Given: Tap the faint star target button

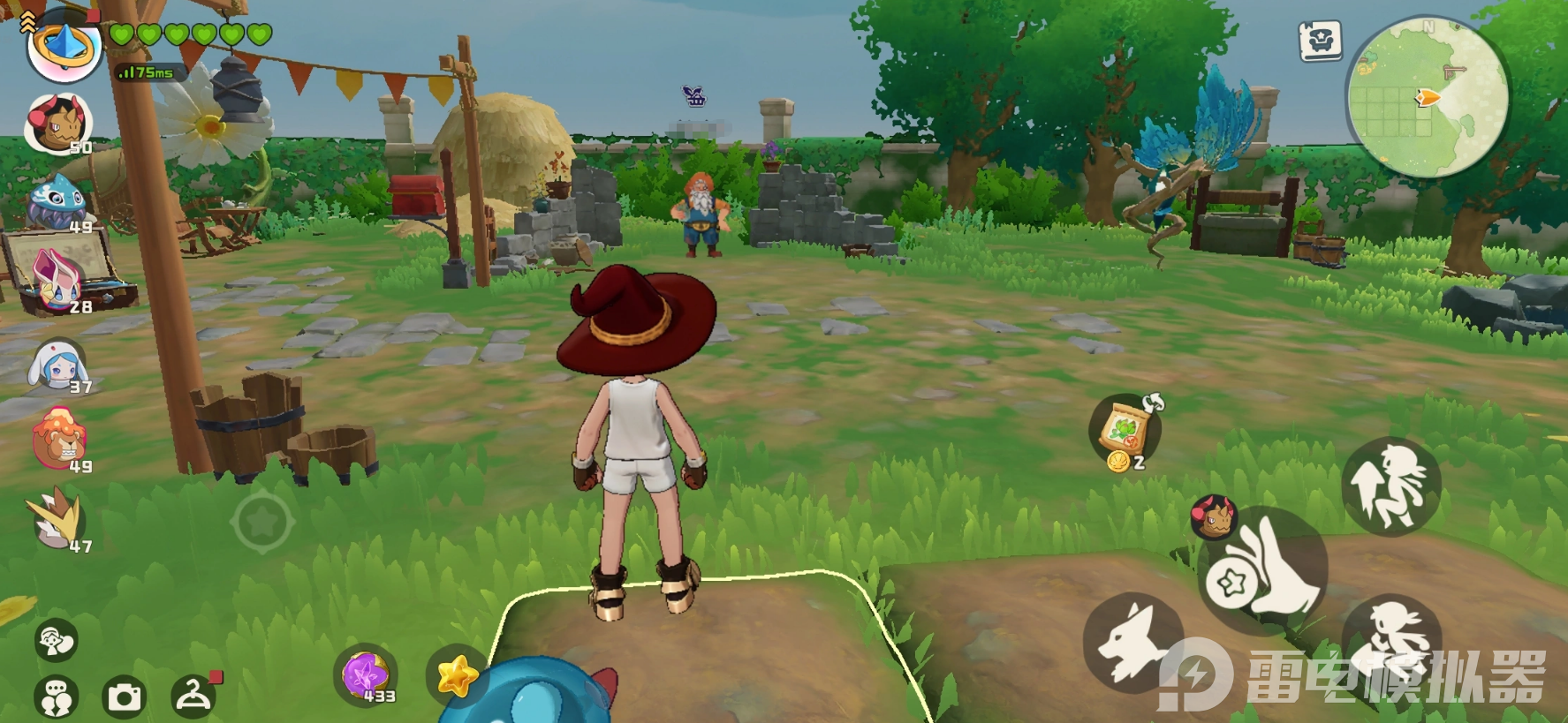Looking at the screenshot, I should tap(262, 523).
